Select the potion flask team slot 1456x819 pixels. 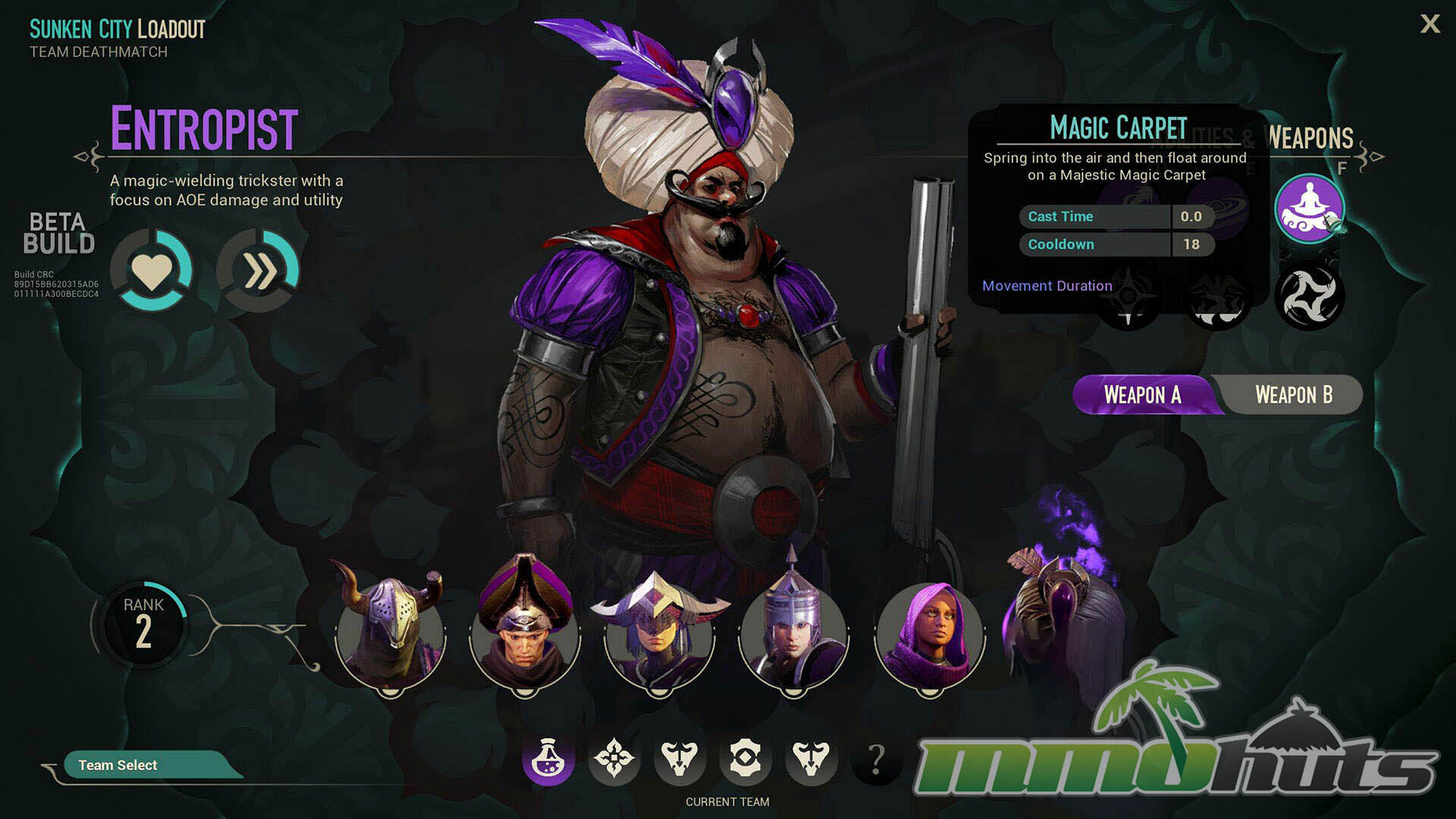(x=548, y=758)
